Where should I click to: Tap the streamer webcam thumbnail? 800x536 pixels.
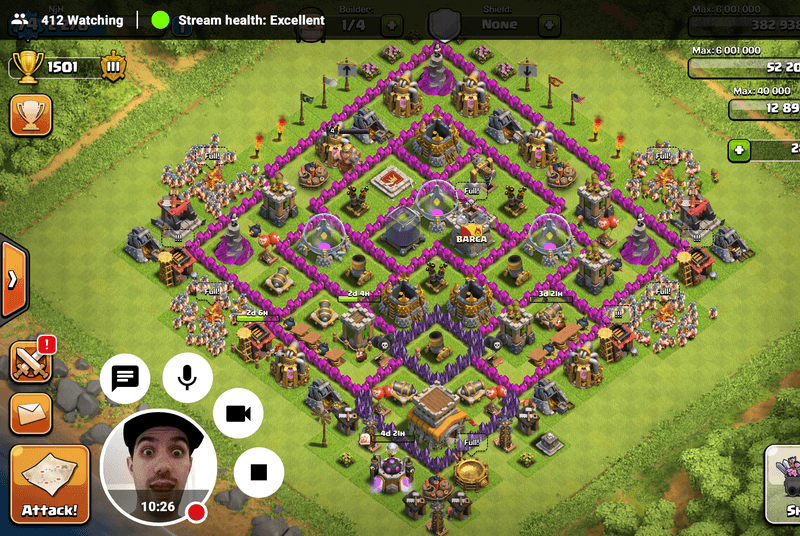point(159,465)
